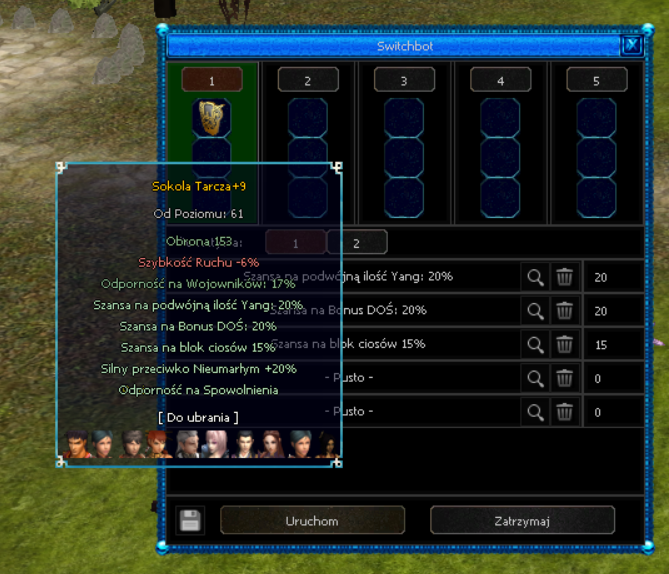The height and width of the screenshot is (574, 669).
Task: Switch to bonus set page 2
Action: pyautogui.click(x=356, y=242)
